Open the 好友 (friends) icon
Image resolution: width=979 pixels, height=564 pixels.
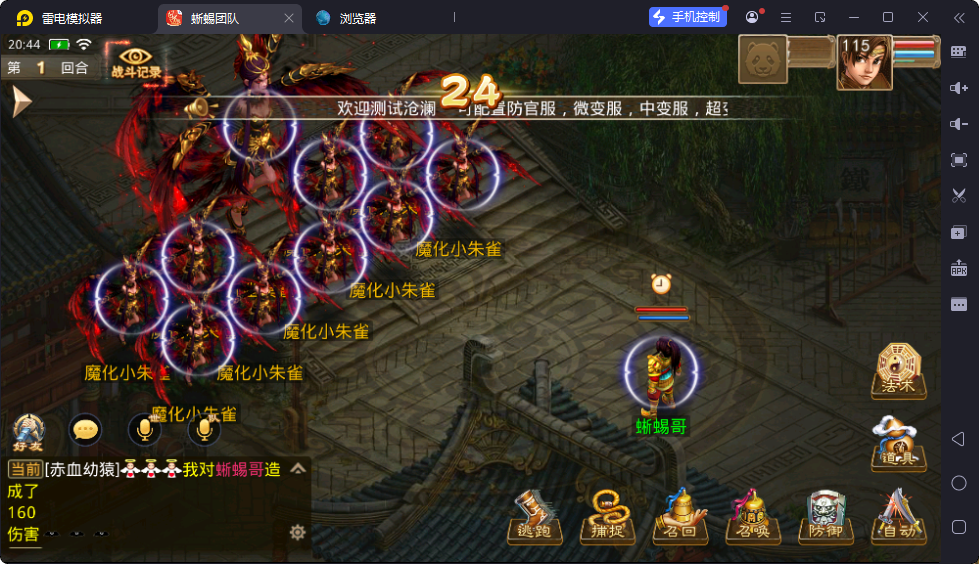28,430
